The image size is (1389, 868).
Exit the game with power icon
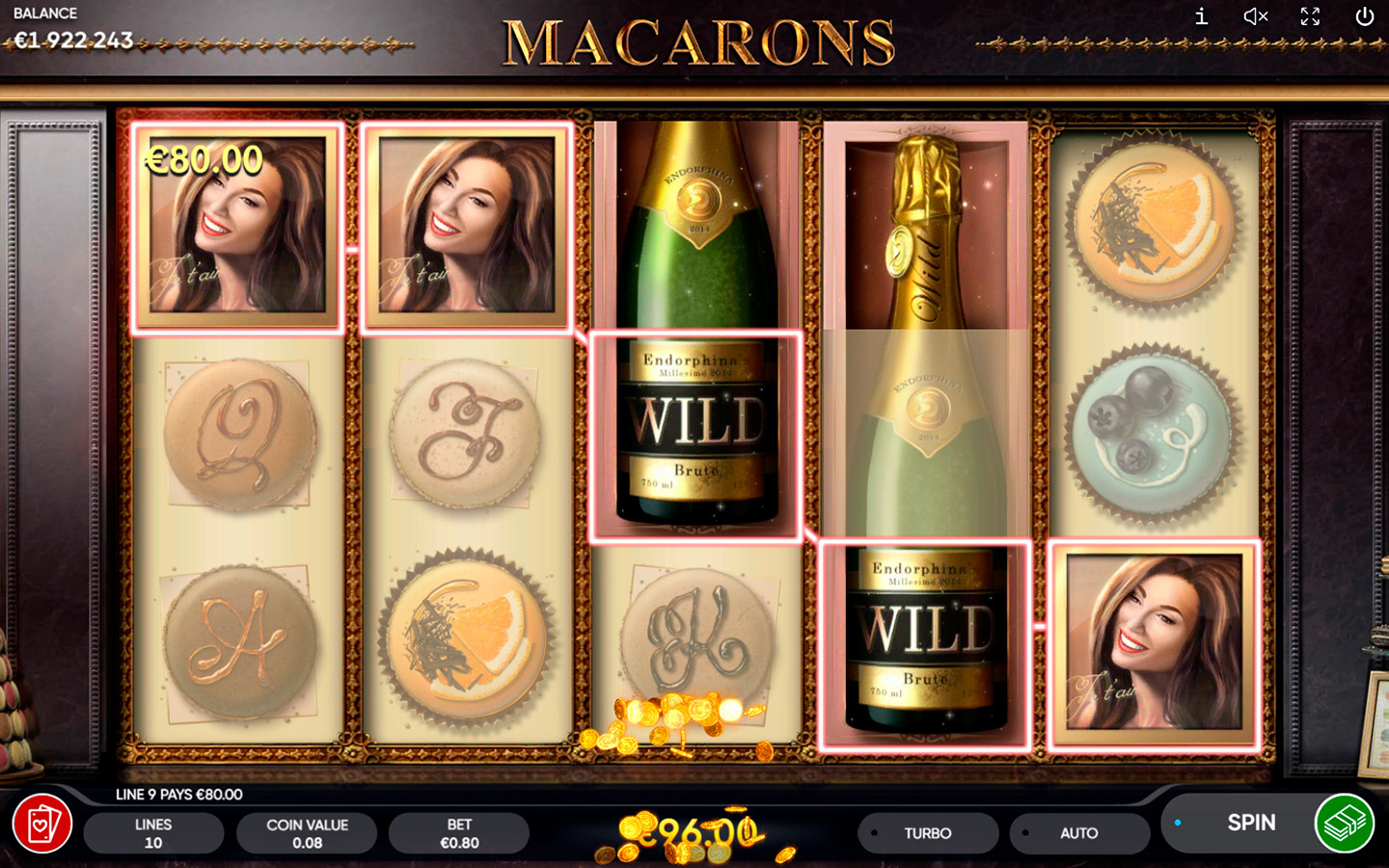[1365, 16]
